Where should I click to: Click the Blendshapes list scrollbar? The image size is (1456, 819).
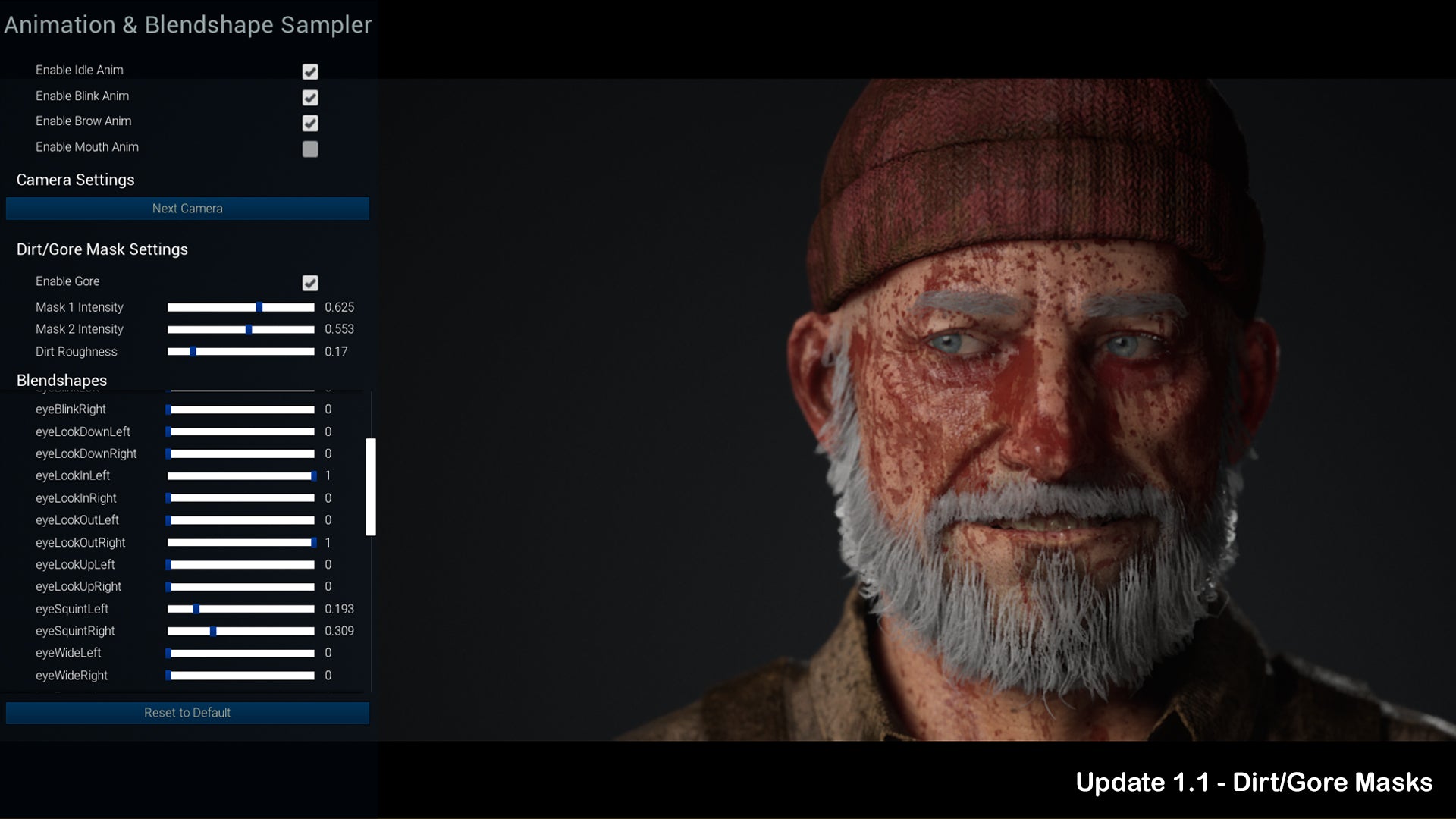371,487
